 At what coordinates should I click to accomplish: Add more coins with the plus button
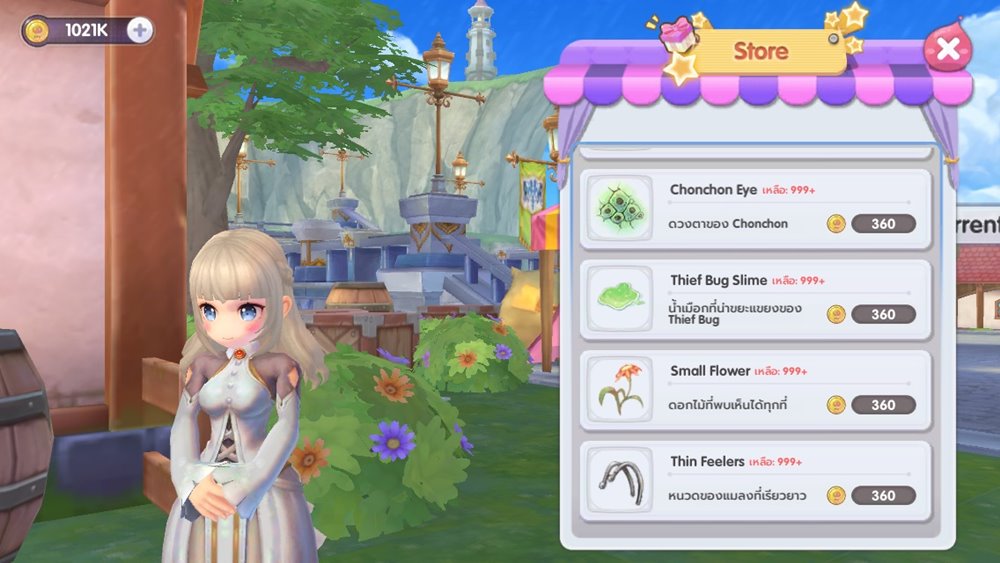coord(140,30)
